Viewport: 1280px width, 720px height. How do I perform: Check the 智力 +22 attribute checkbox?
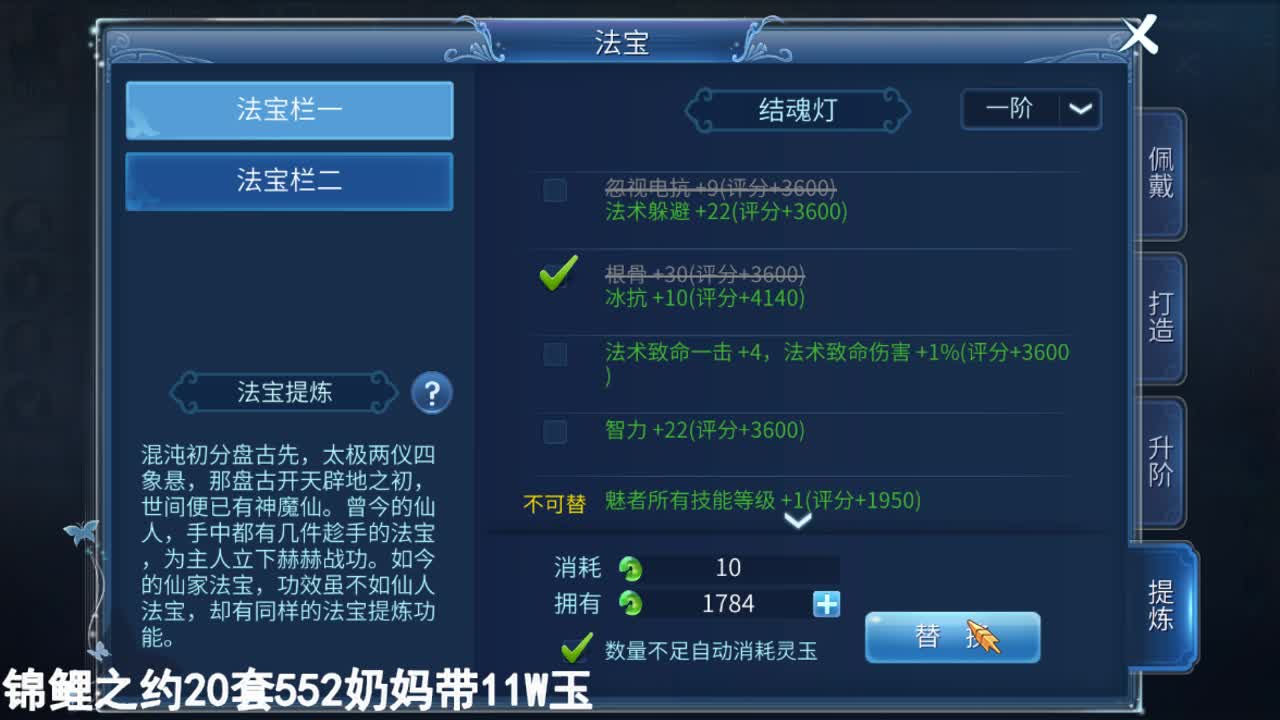(x=555, y=431)
